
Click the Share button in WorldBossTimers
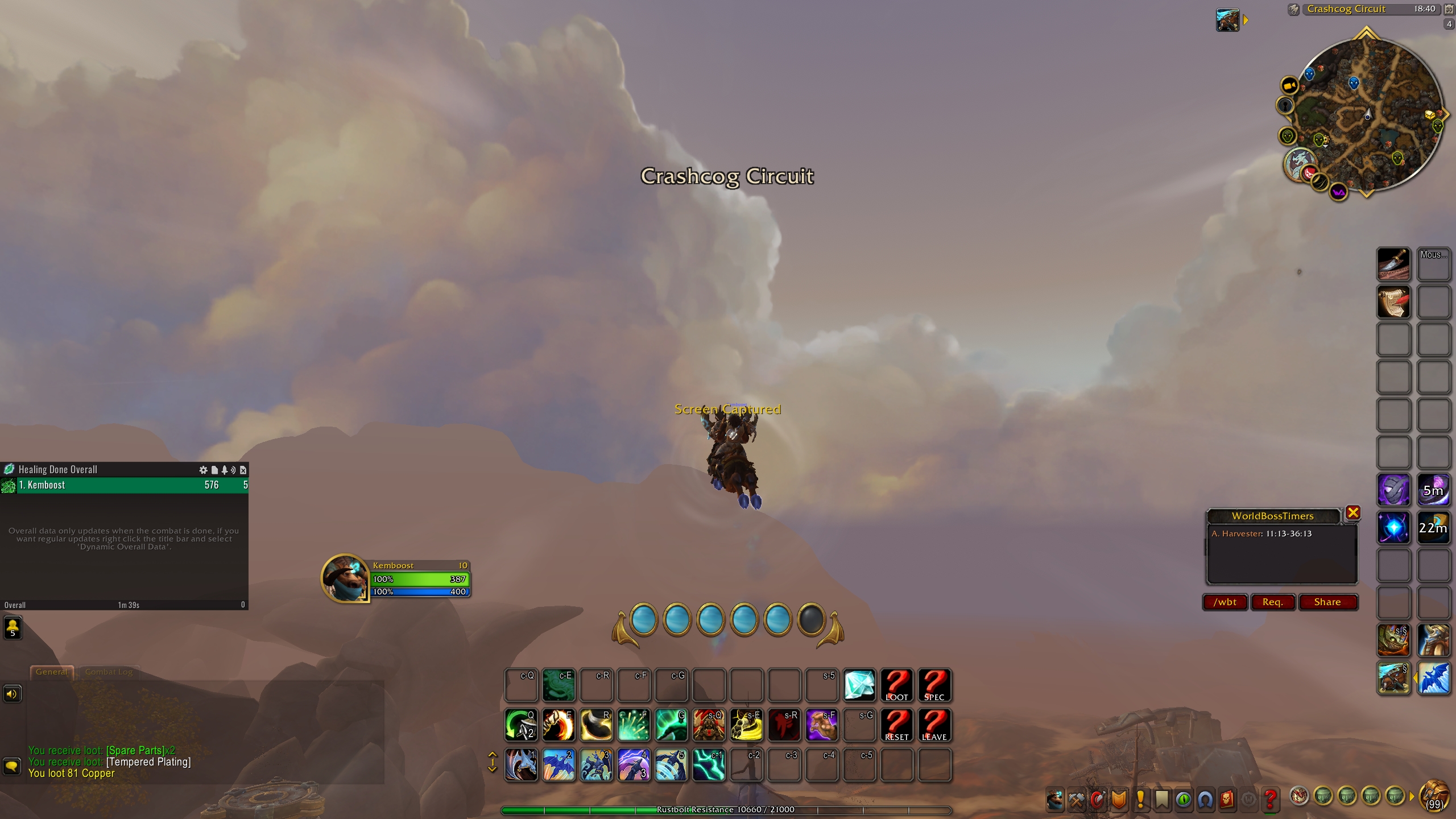click(x=1327, y=602)
